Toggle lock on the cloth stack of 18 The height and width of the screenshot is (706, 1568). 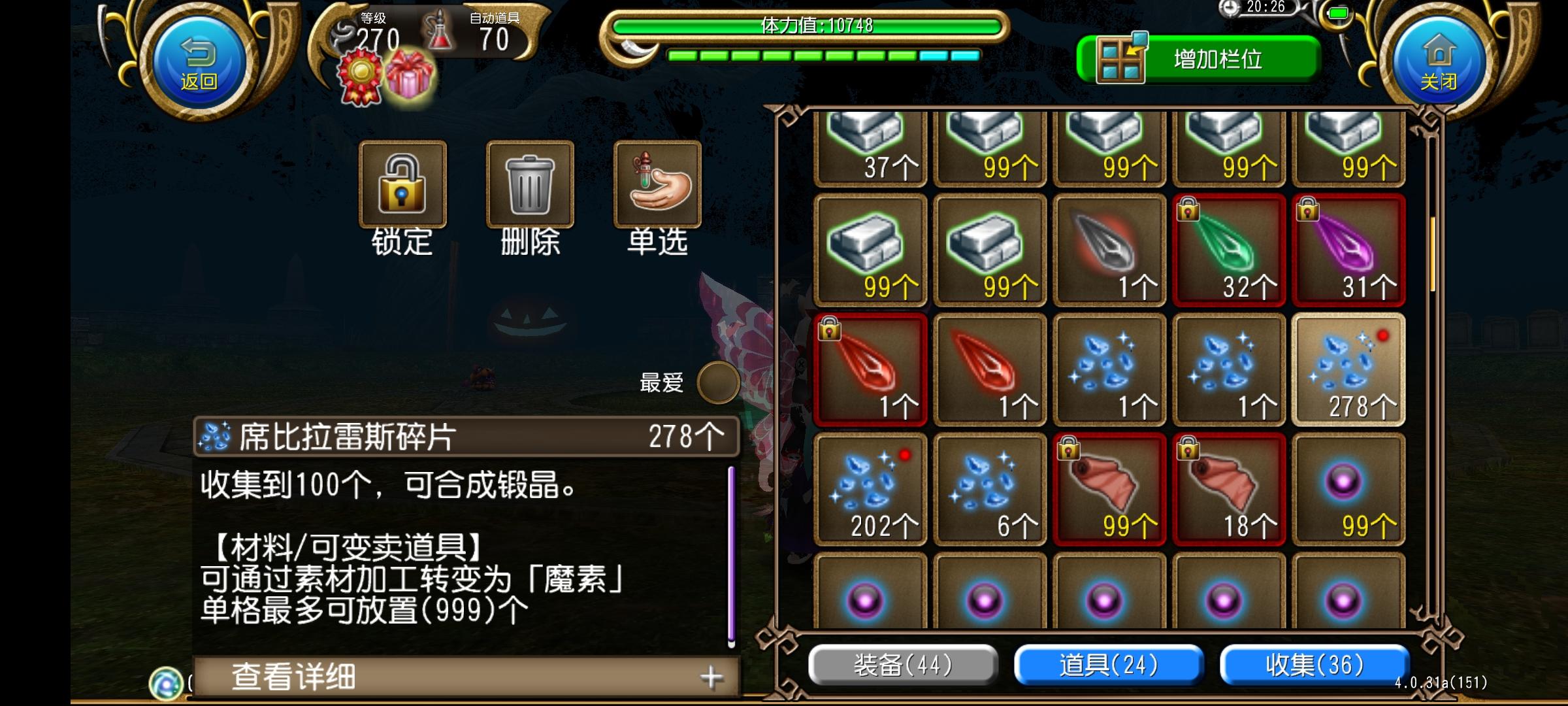[x=1228, y=487]
